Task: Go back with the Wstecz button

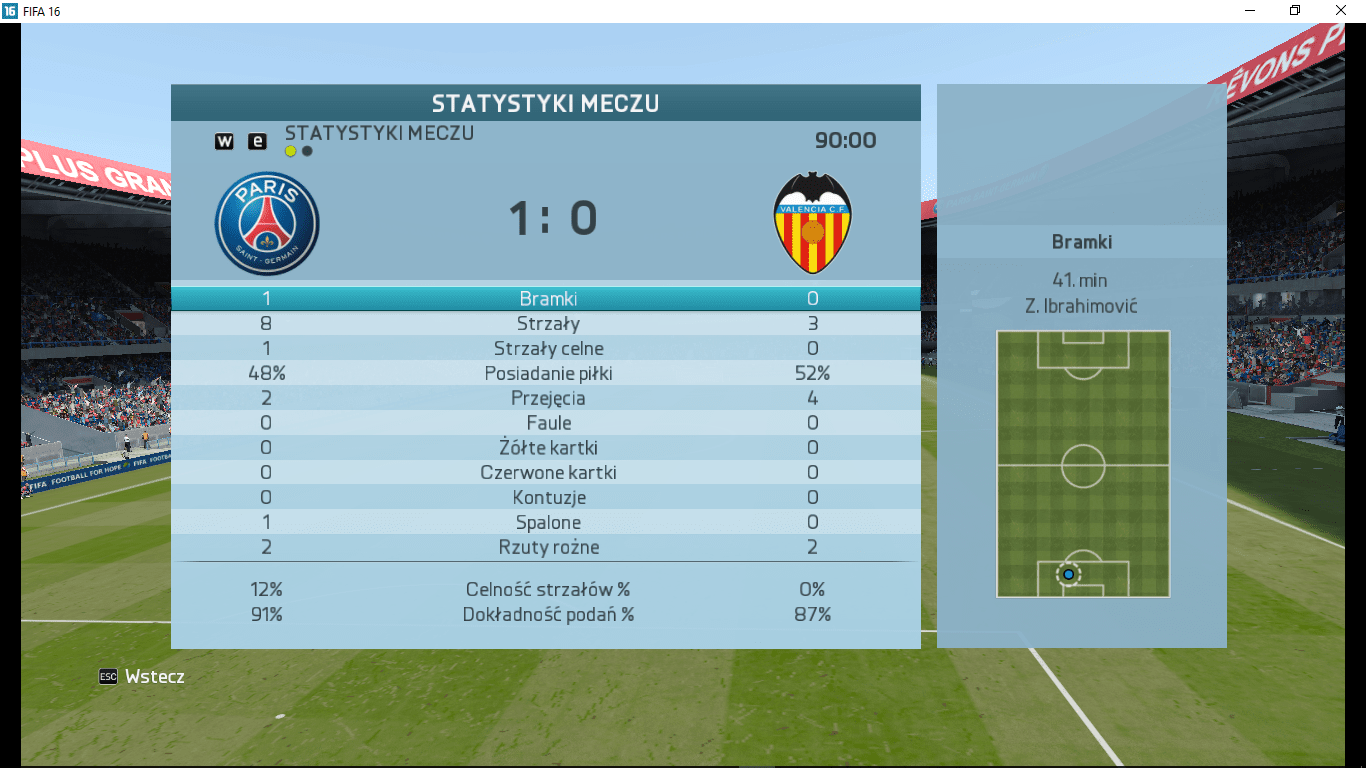Action: [x=143, y=677]
